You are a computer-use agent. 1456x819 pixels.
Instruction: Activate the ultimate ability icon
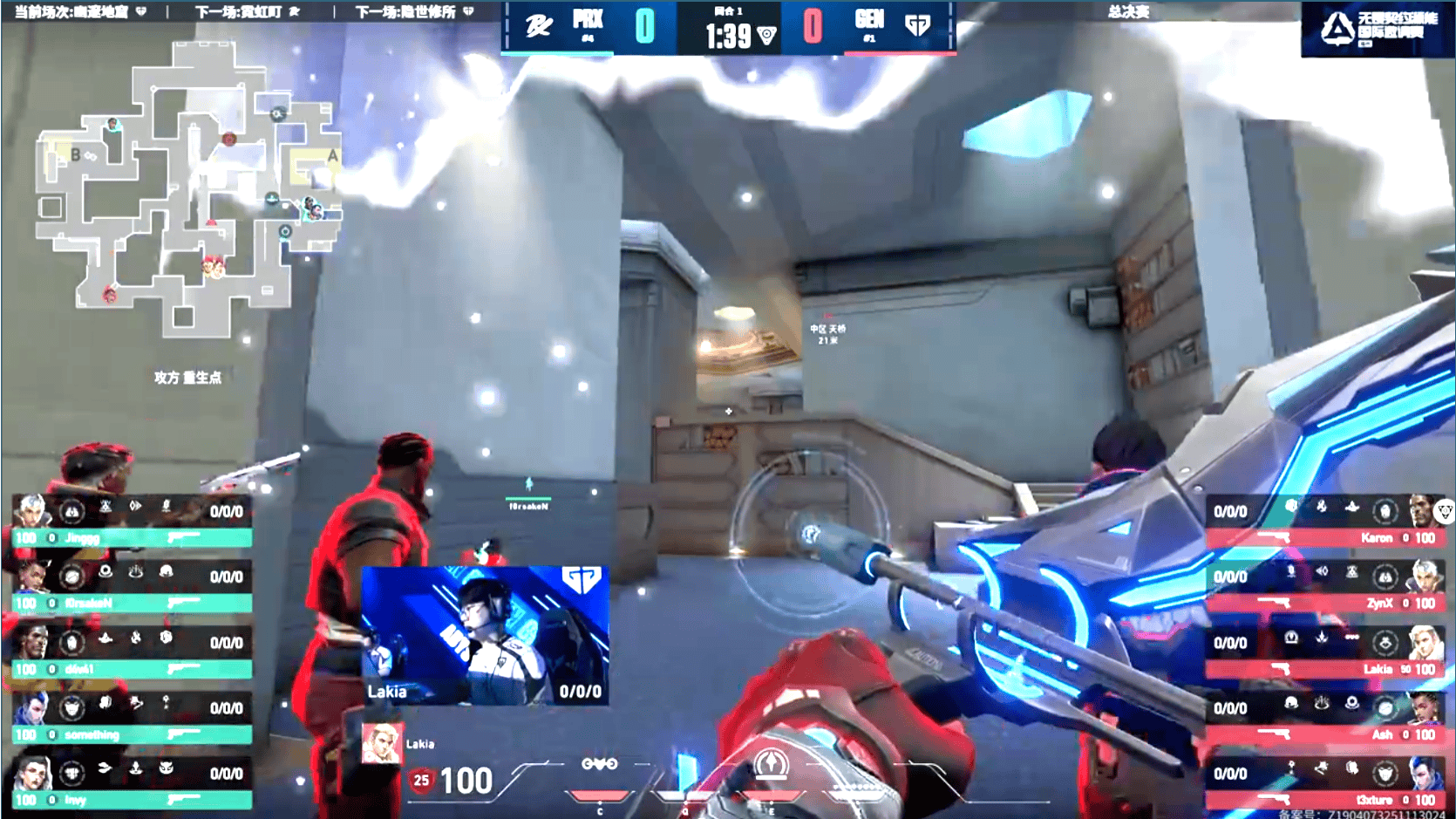771,766
